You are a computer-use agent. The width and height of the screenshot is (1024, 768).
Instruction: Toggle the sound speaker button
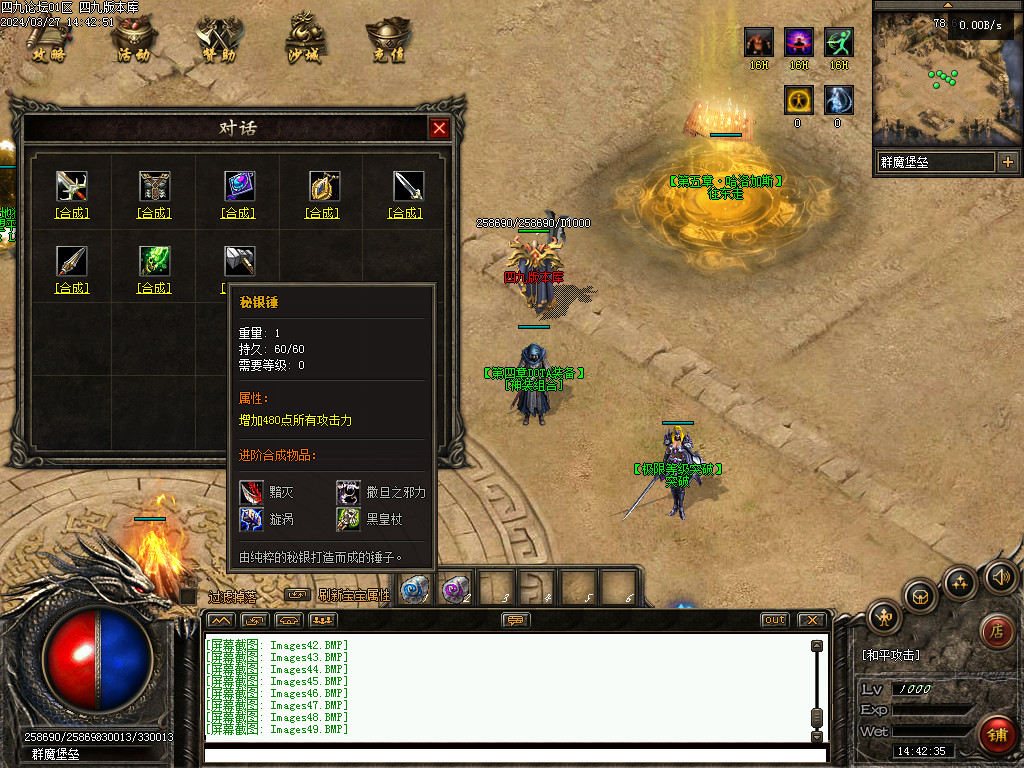point(1000,577)
